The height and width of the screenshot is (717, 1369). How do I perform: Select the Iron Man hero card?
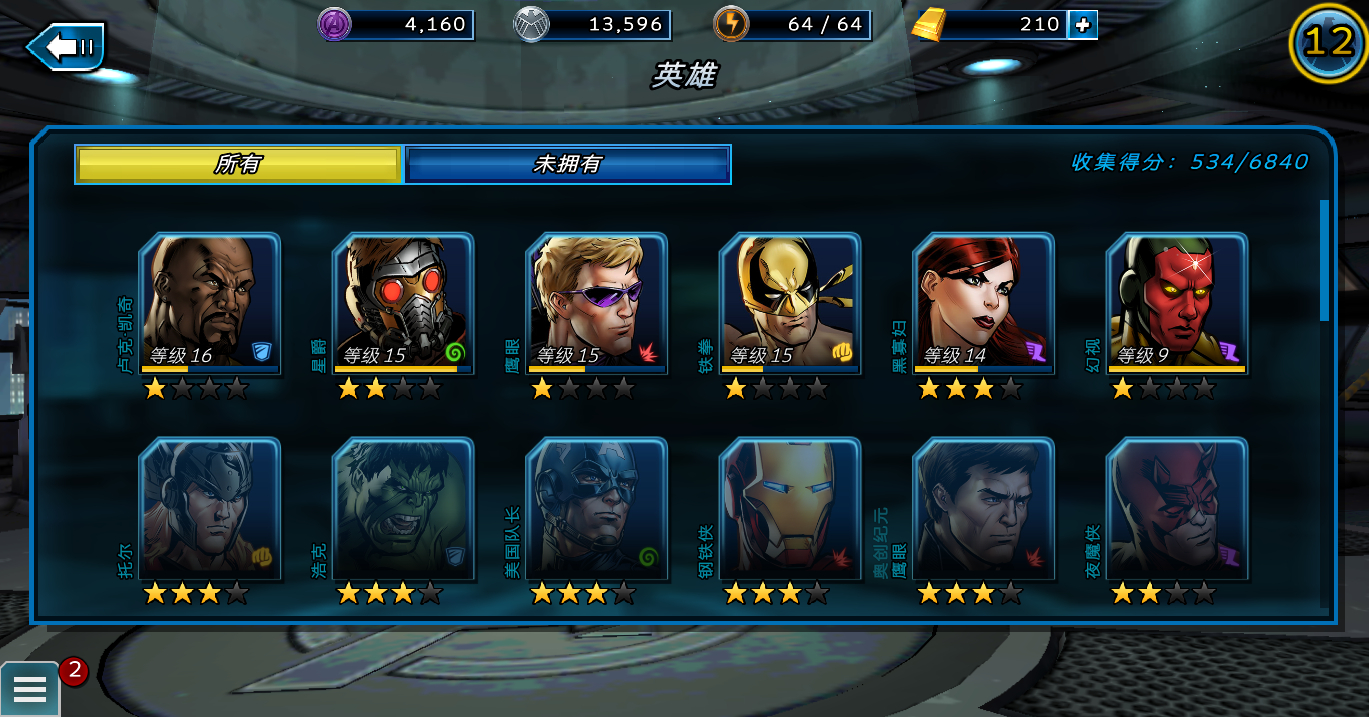pyautogui.click(x=790, y=508)
